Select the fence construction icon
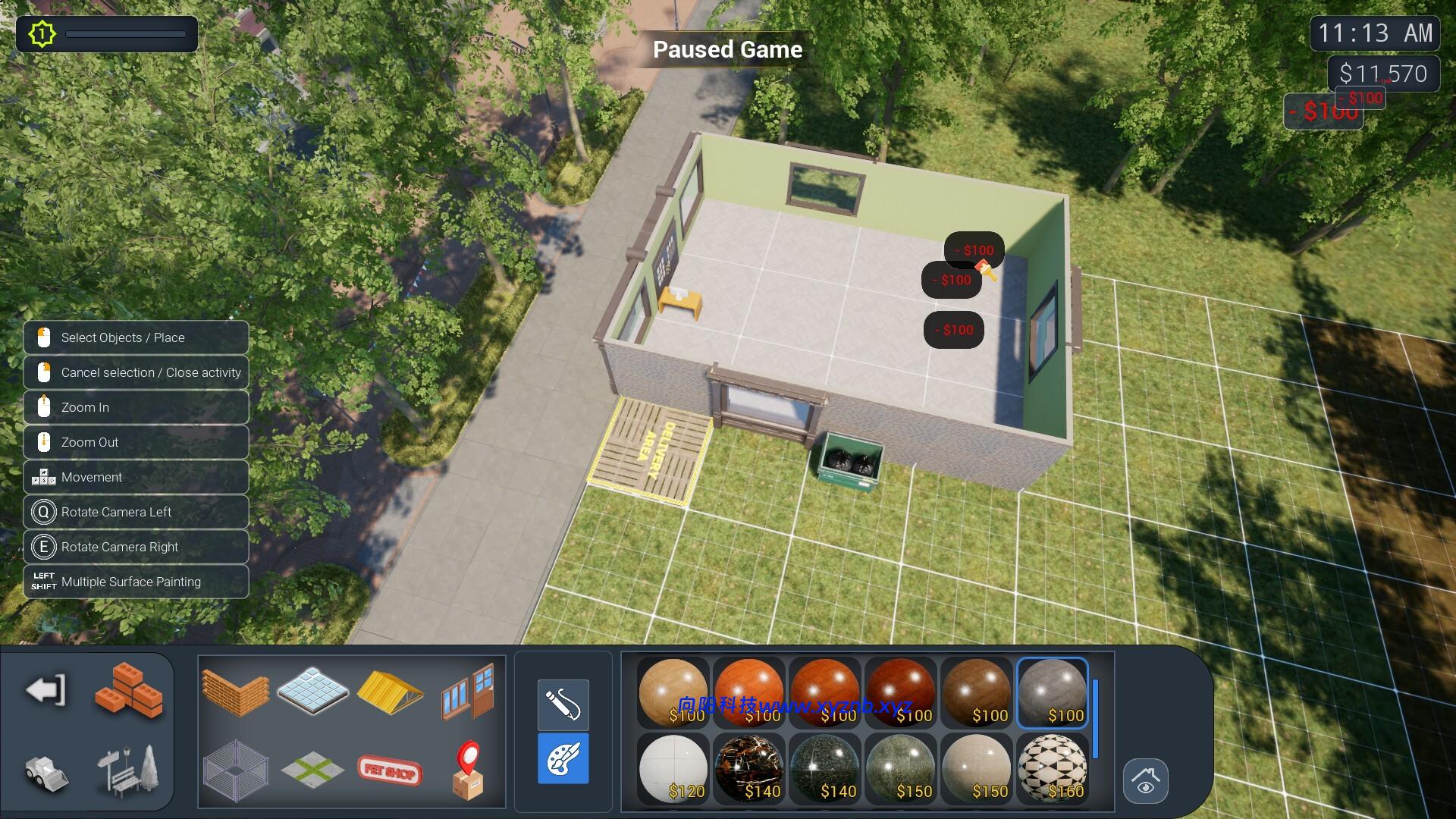Viewport: 1456px width, 819px height. [x=237, y=771]
